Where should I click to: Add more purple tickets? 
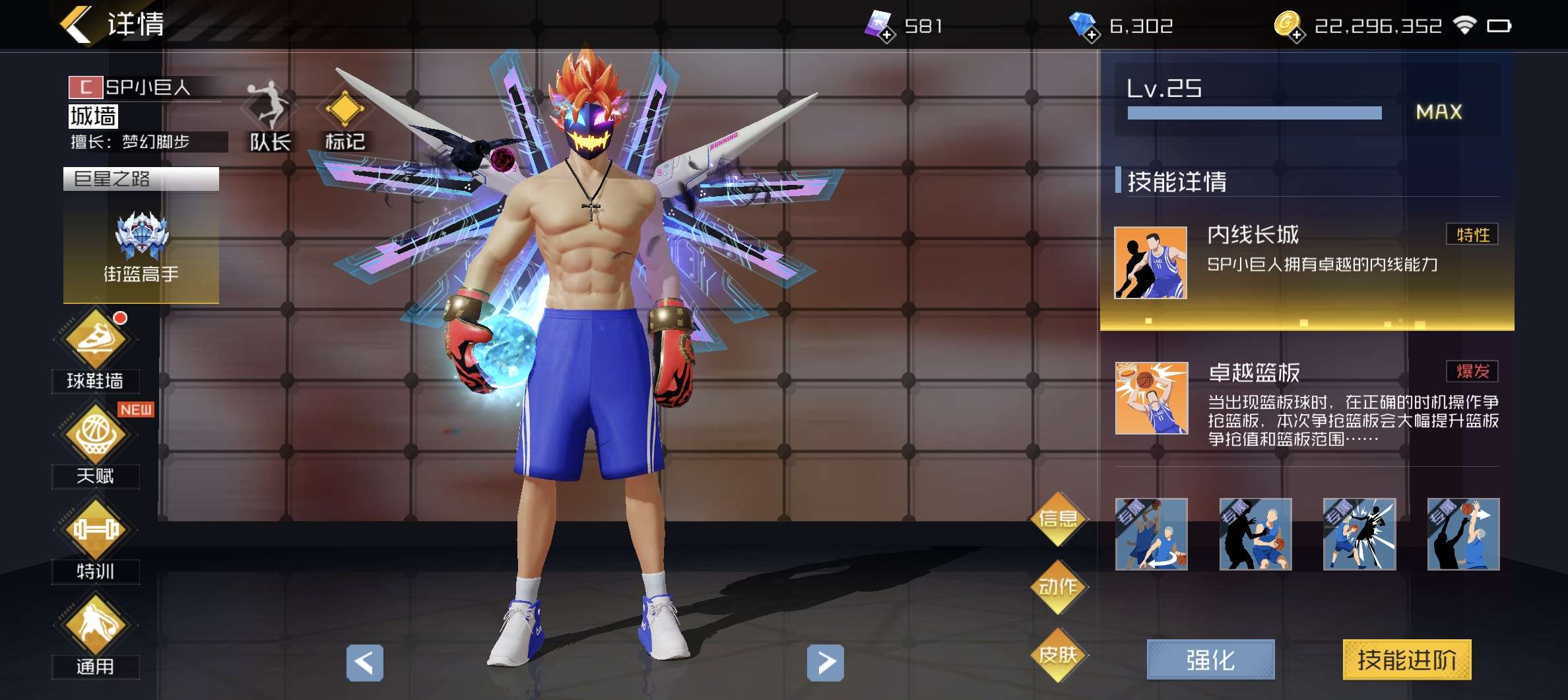pos(888,34)
